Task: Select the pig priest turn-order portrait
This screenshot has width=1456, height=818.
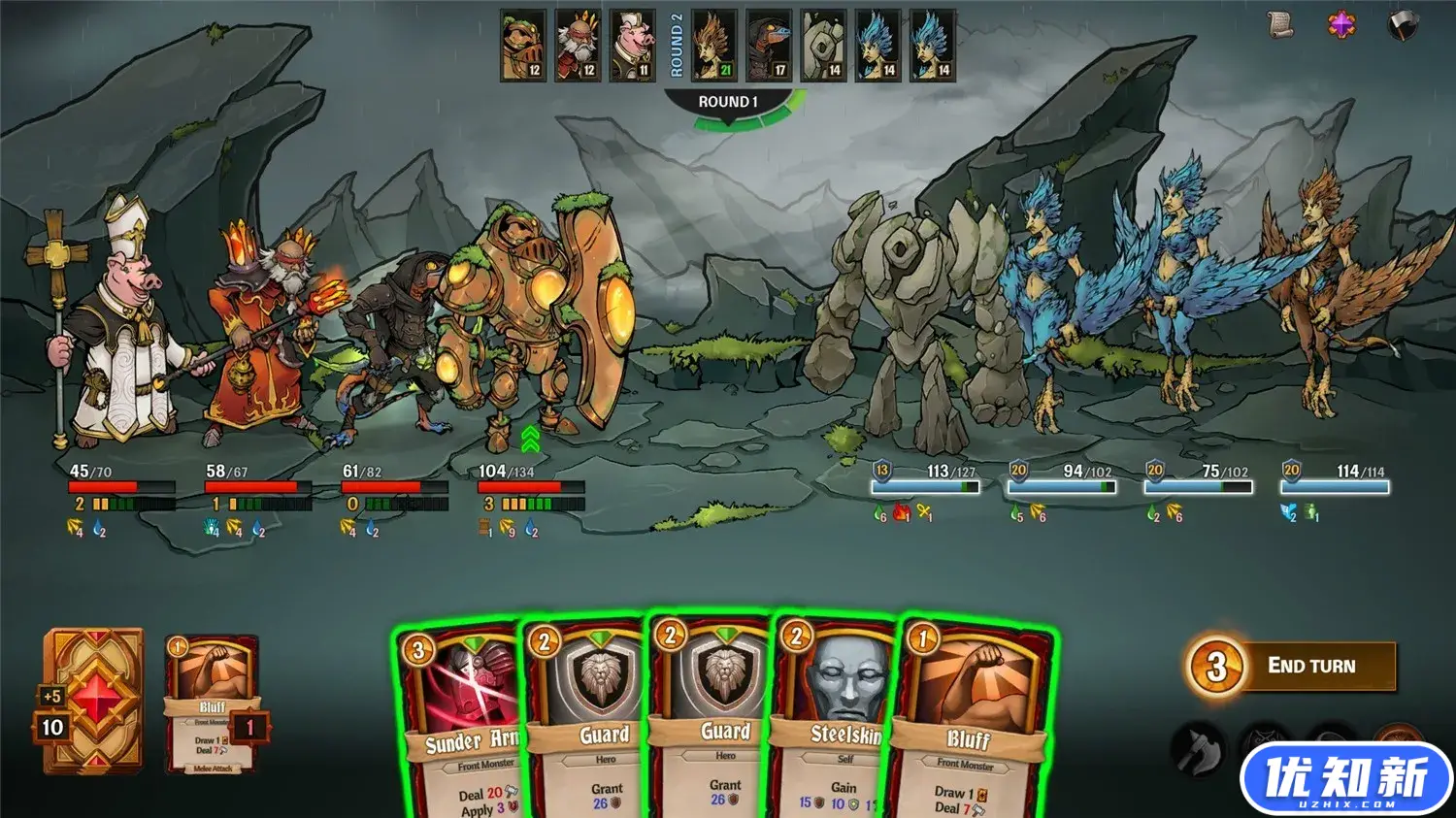Action: [632, 46]
